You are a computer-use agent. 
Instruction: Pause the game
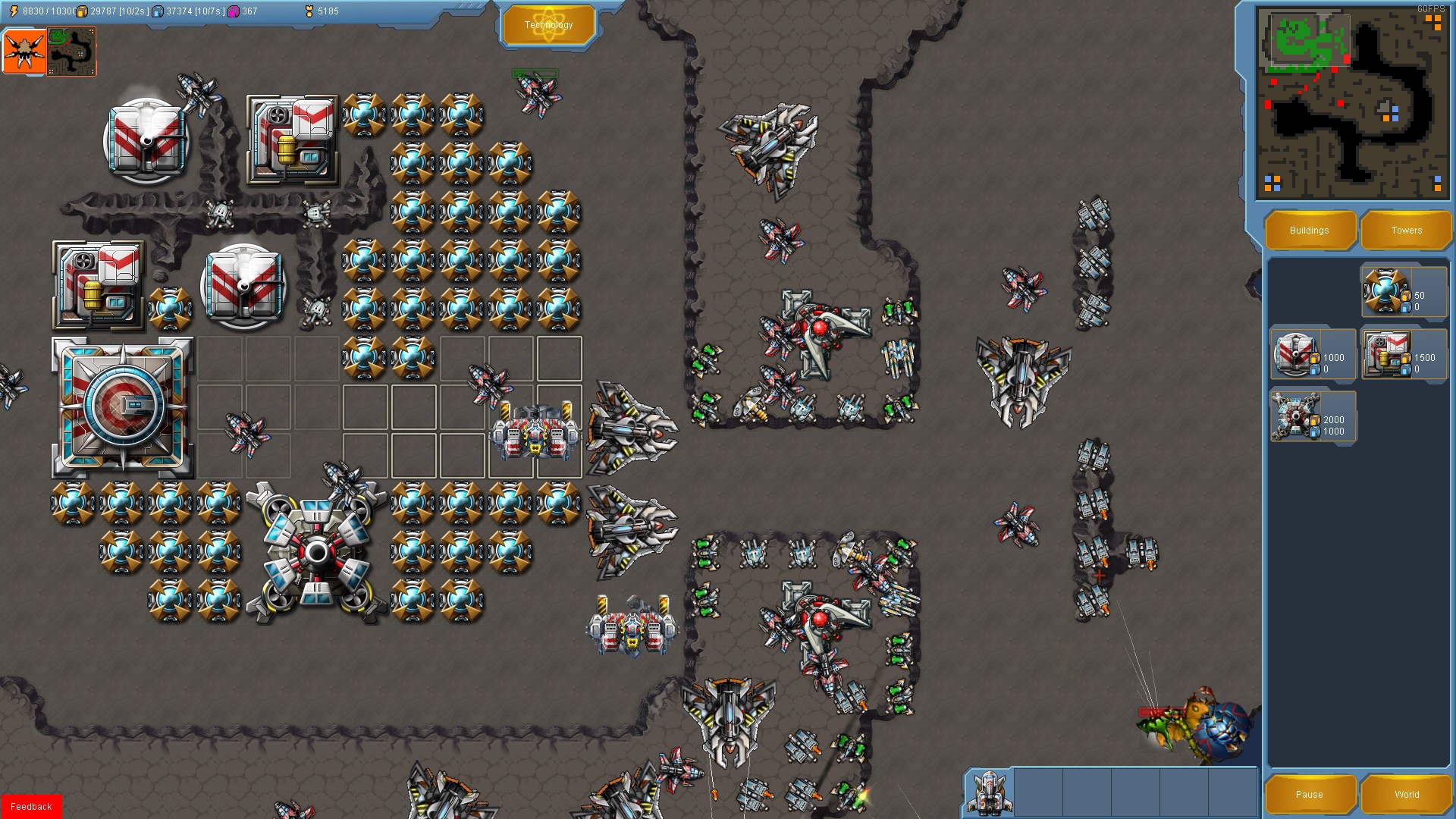tap(1309, 794)
